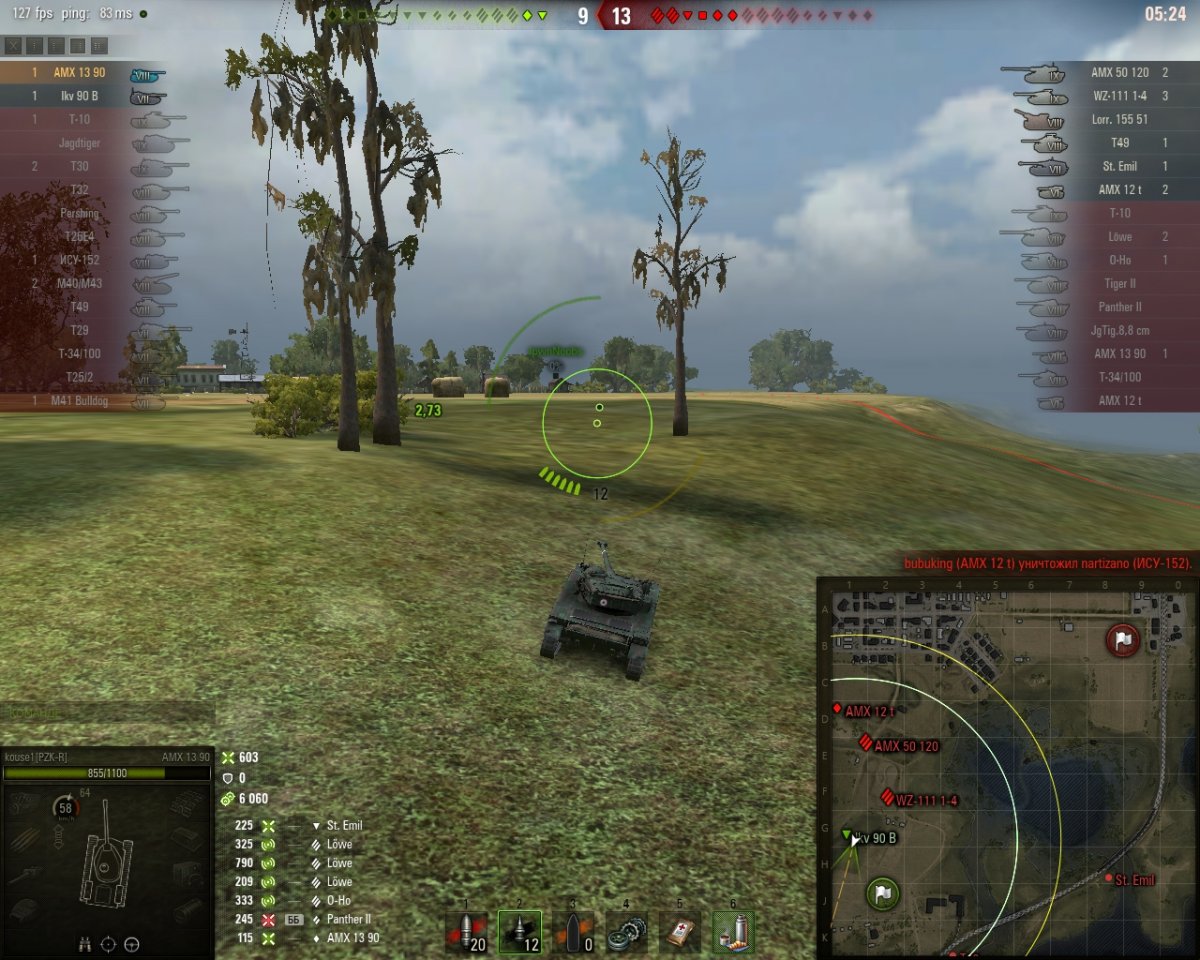Viewport: 1200px width, 960px height.
Task: Select the St. Emil entry in the damage log
Action: pos(344,826)
